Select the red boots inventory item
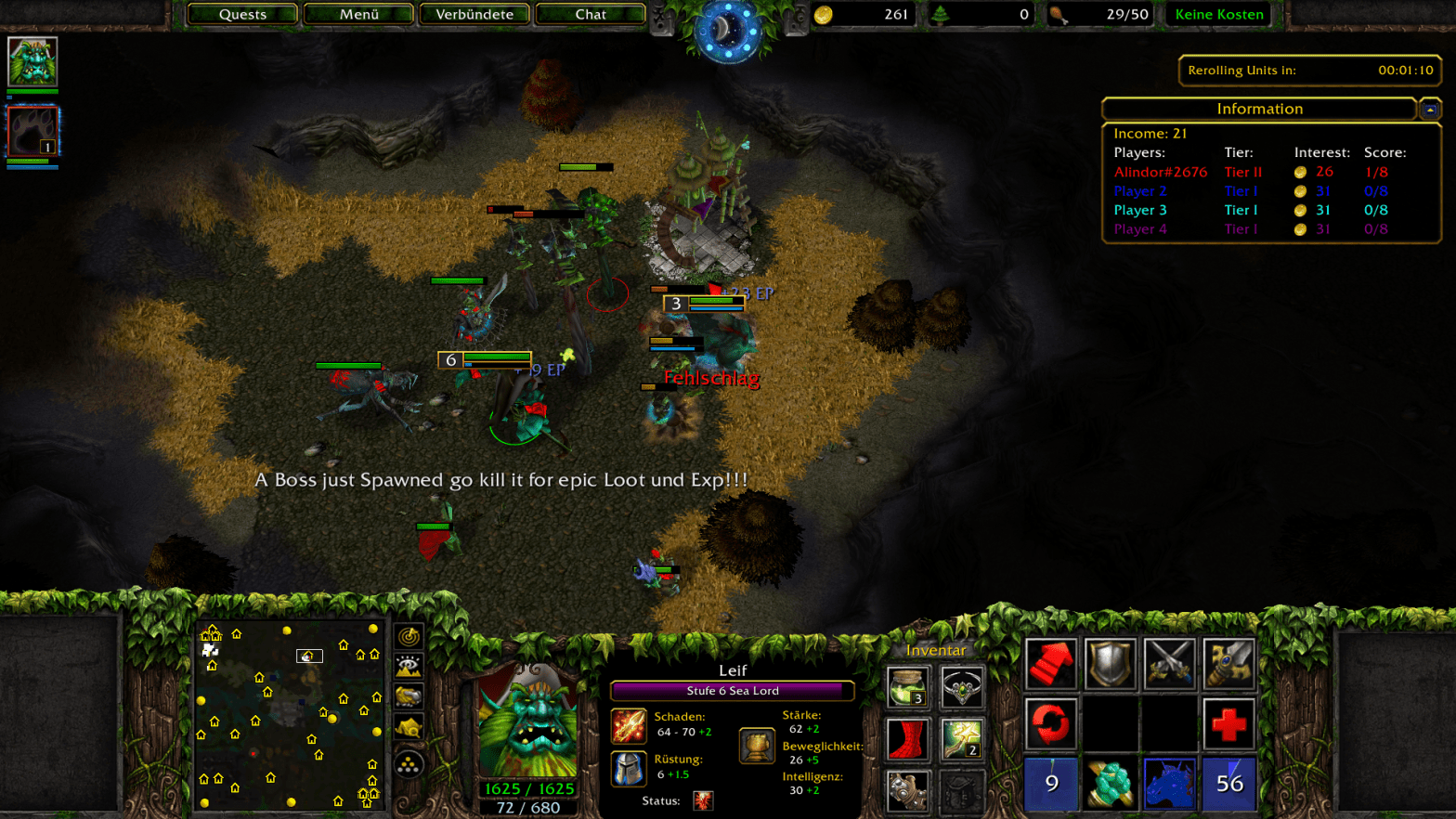The image size is (1456, 819). point(907,740)
